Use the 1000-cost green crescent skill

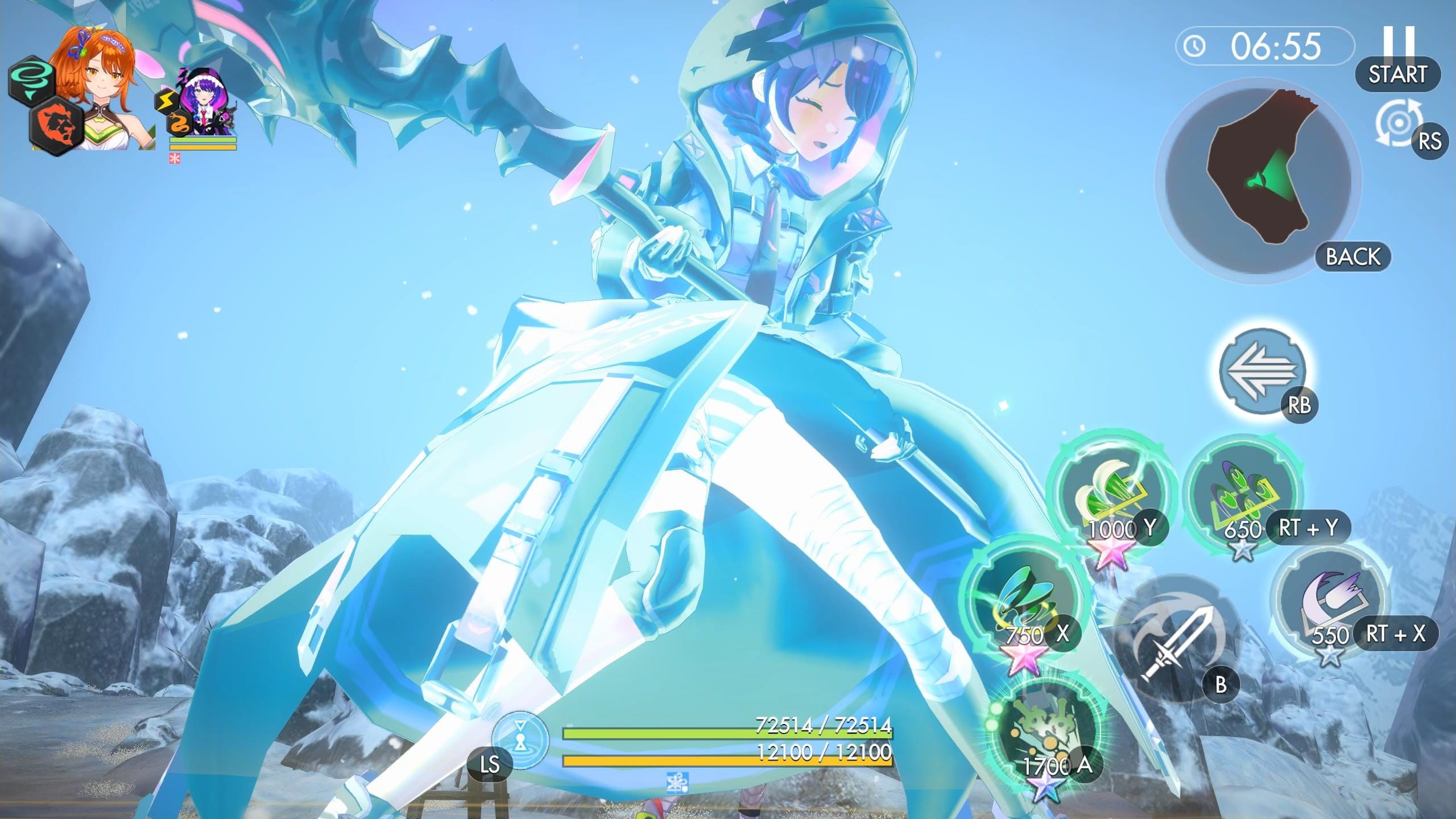[x=1110, y=491]
